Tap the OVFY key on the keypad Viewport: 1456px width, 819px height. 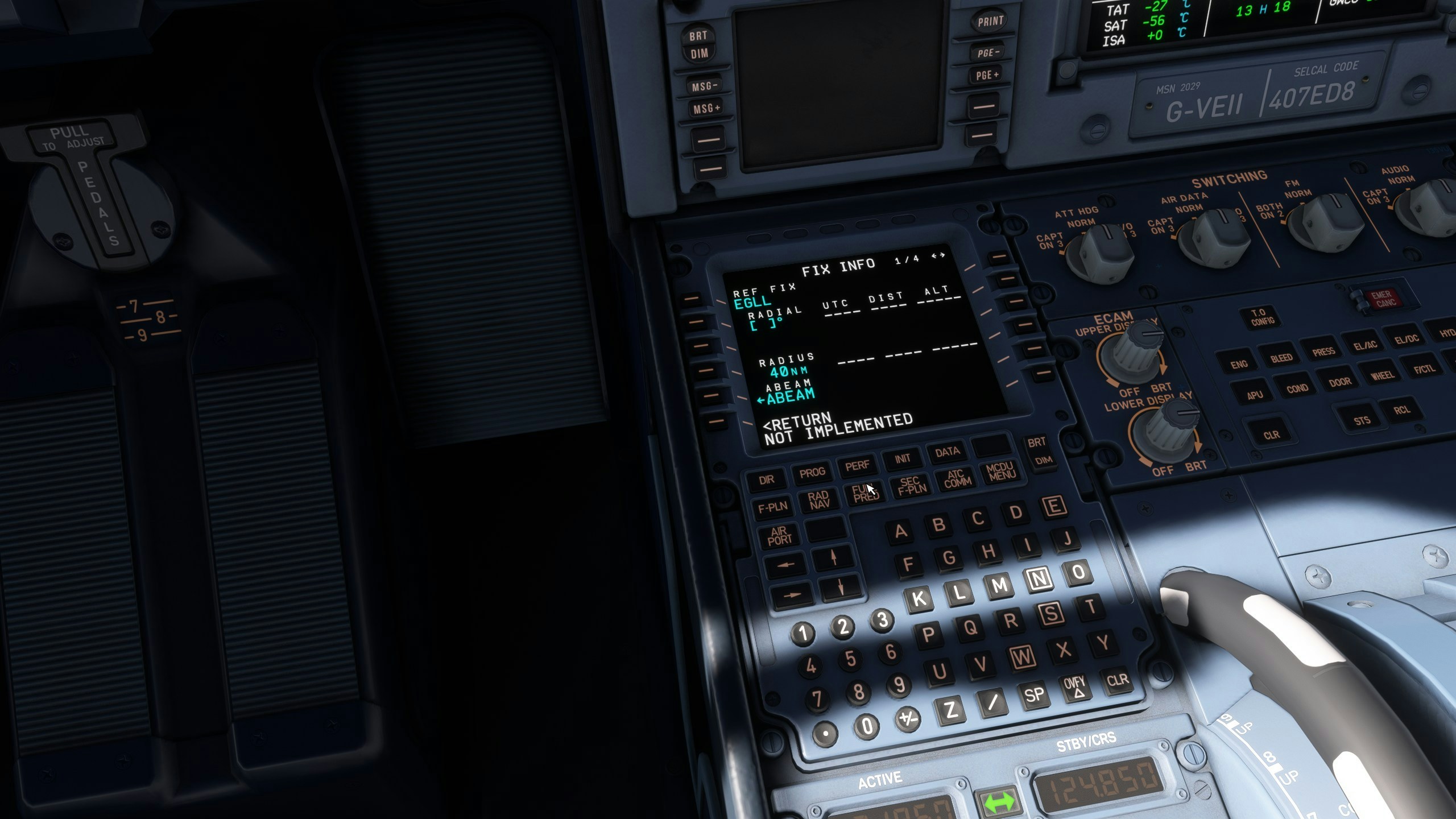pos(1074,686)
